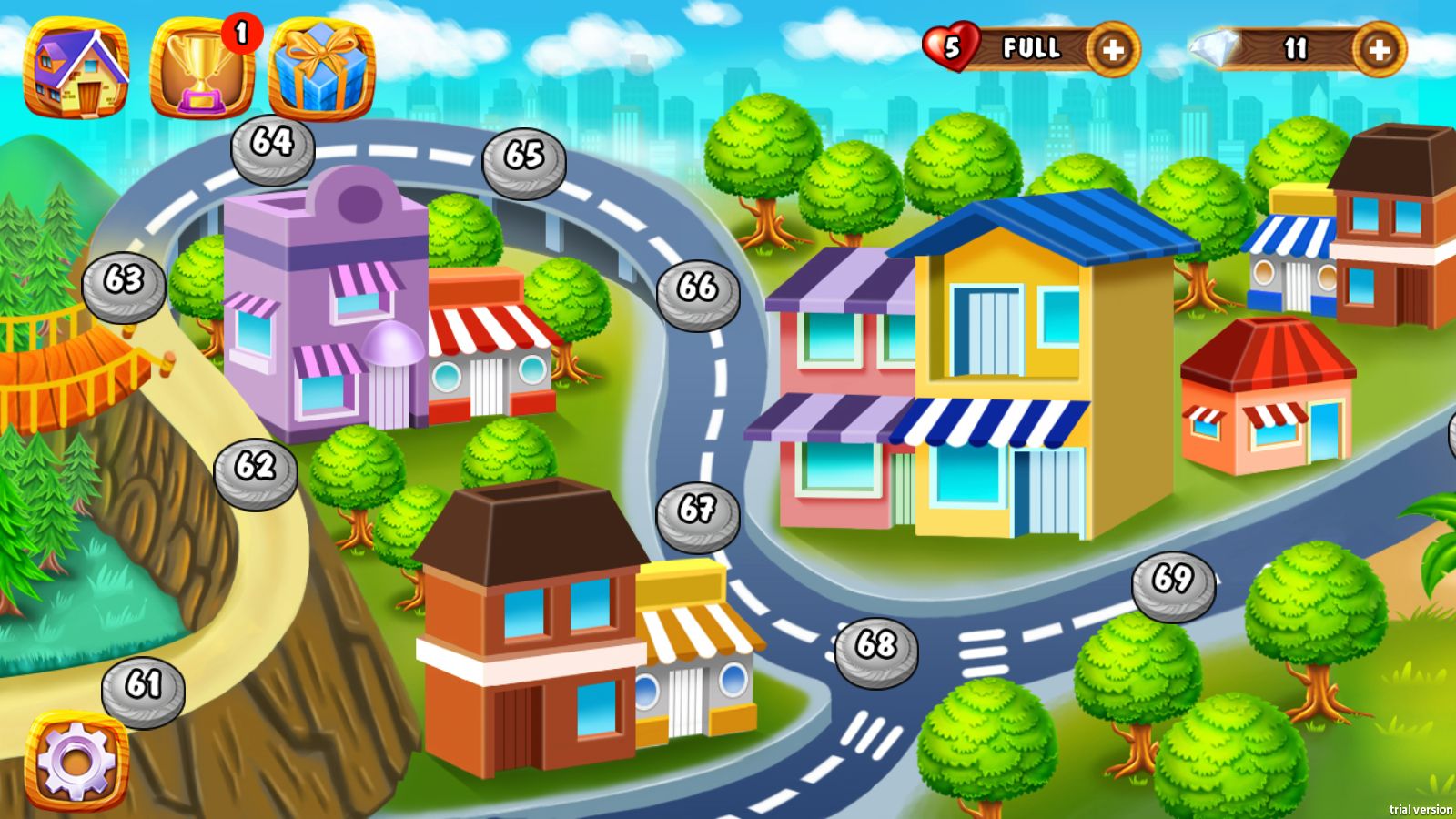Select level 62 on the map
The image size is (1456, 819).
pos(256,471)
